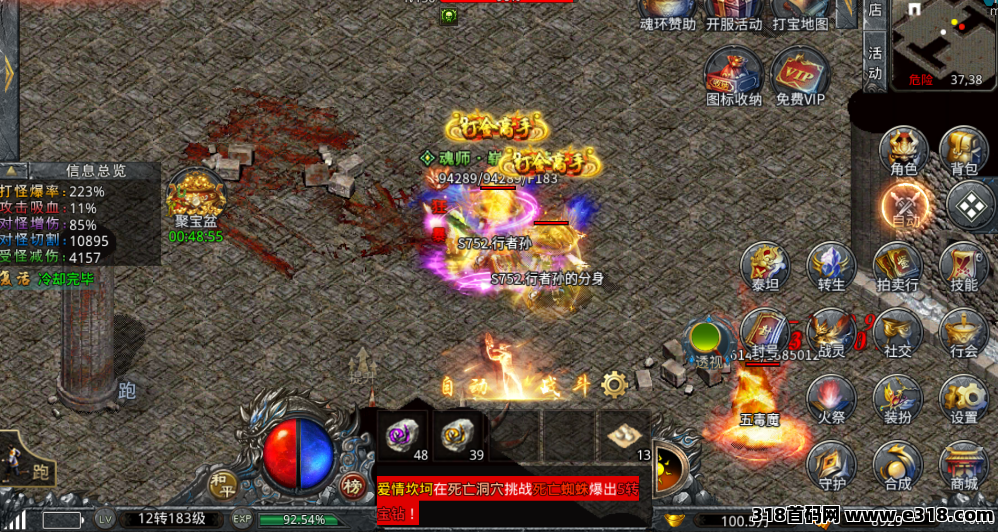Toggle the 自动 auto-battle button
This screenshot has width=998, height=532.
[906, 207]
